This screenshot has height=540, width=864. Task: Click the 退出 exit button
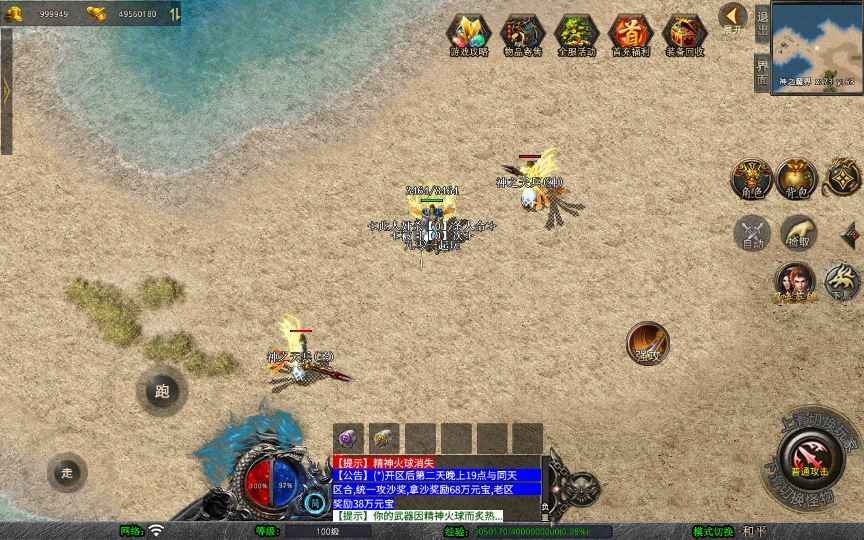point(763,22)
